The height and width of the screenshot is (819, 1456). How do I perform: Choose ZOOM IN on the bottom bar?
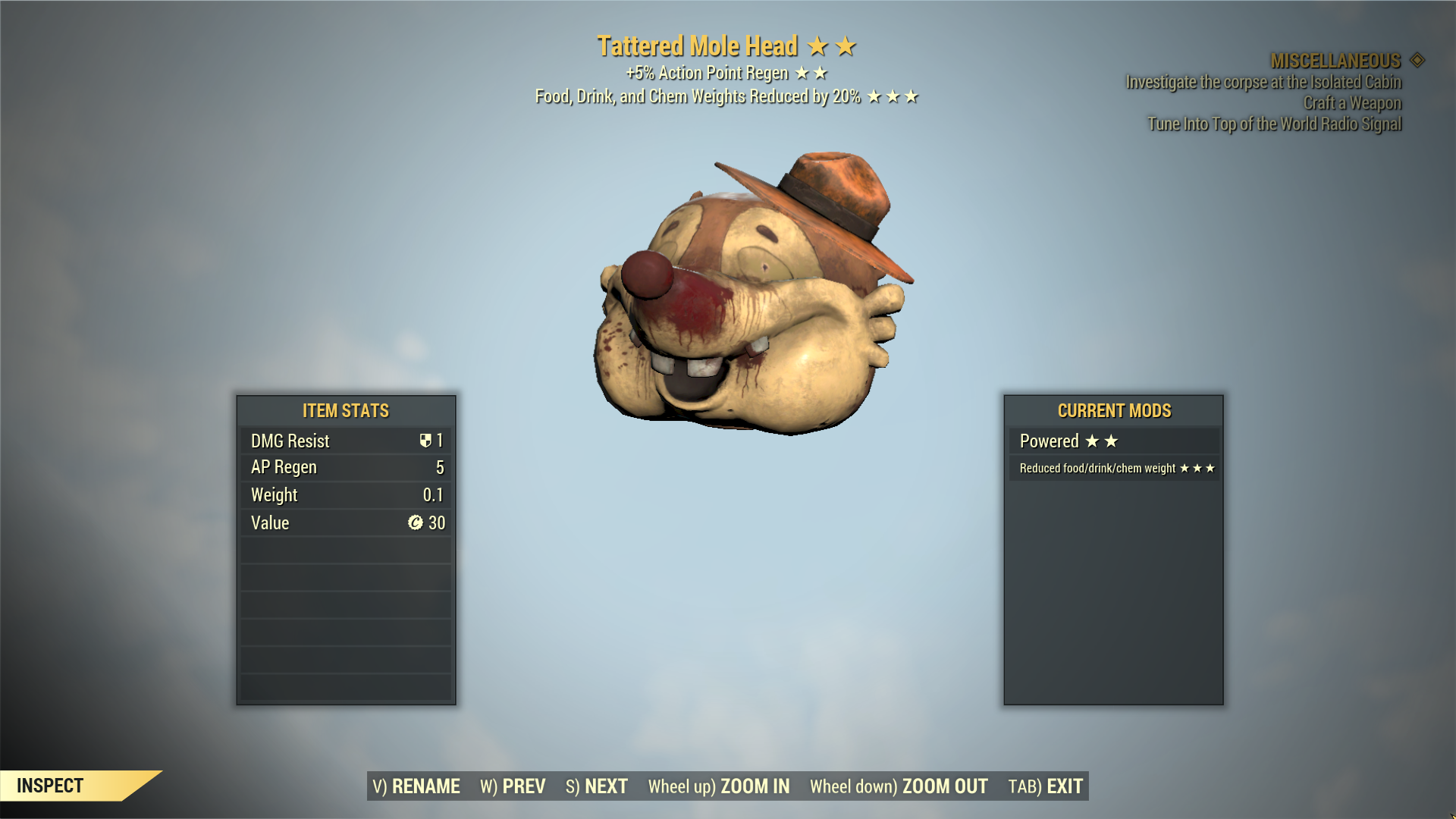[x=718, y=786]
